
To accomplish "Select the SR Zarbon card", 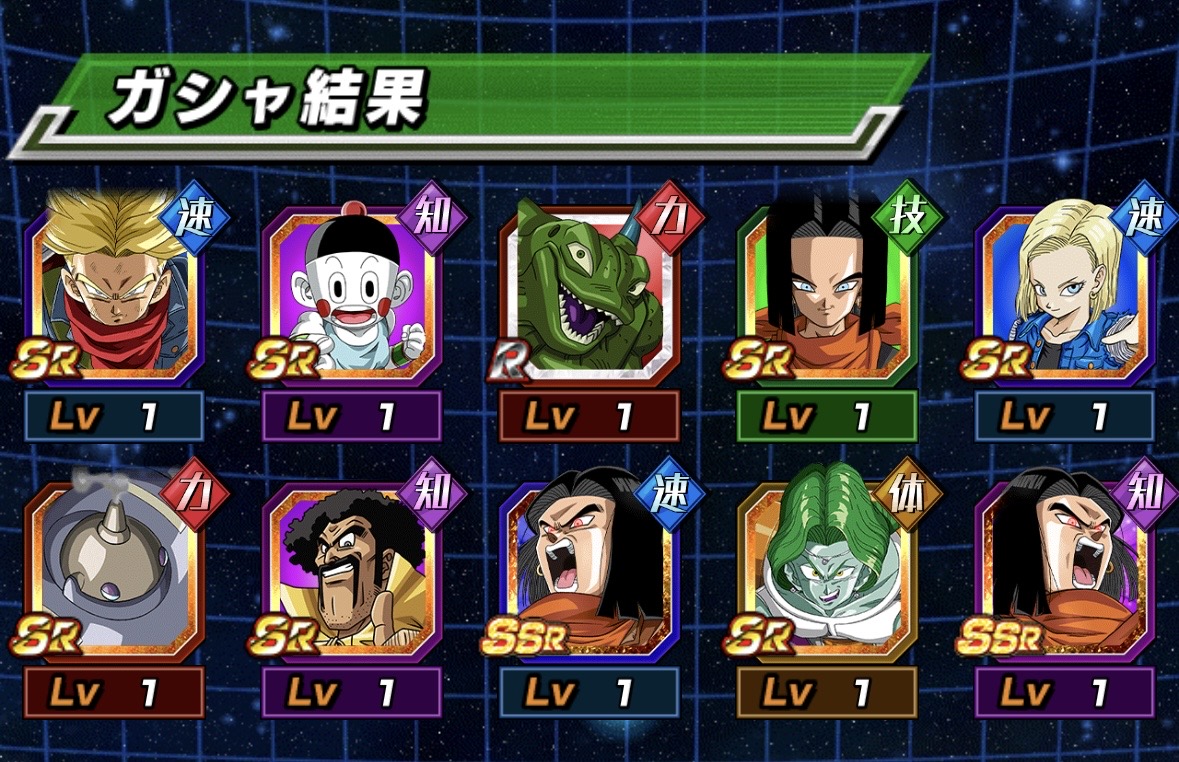I will pos(827,570).
